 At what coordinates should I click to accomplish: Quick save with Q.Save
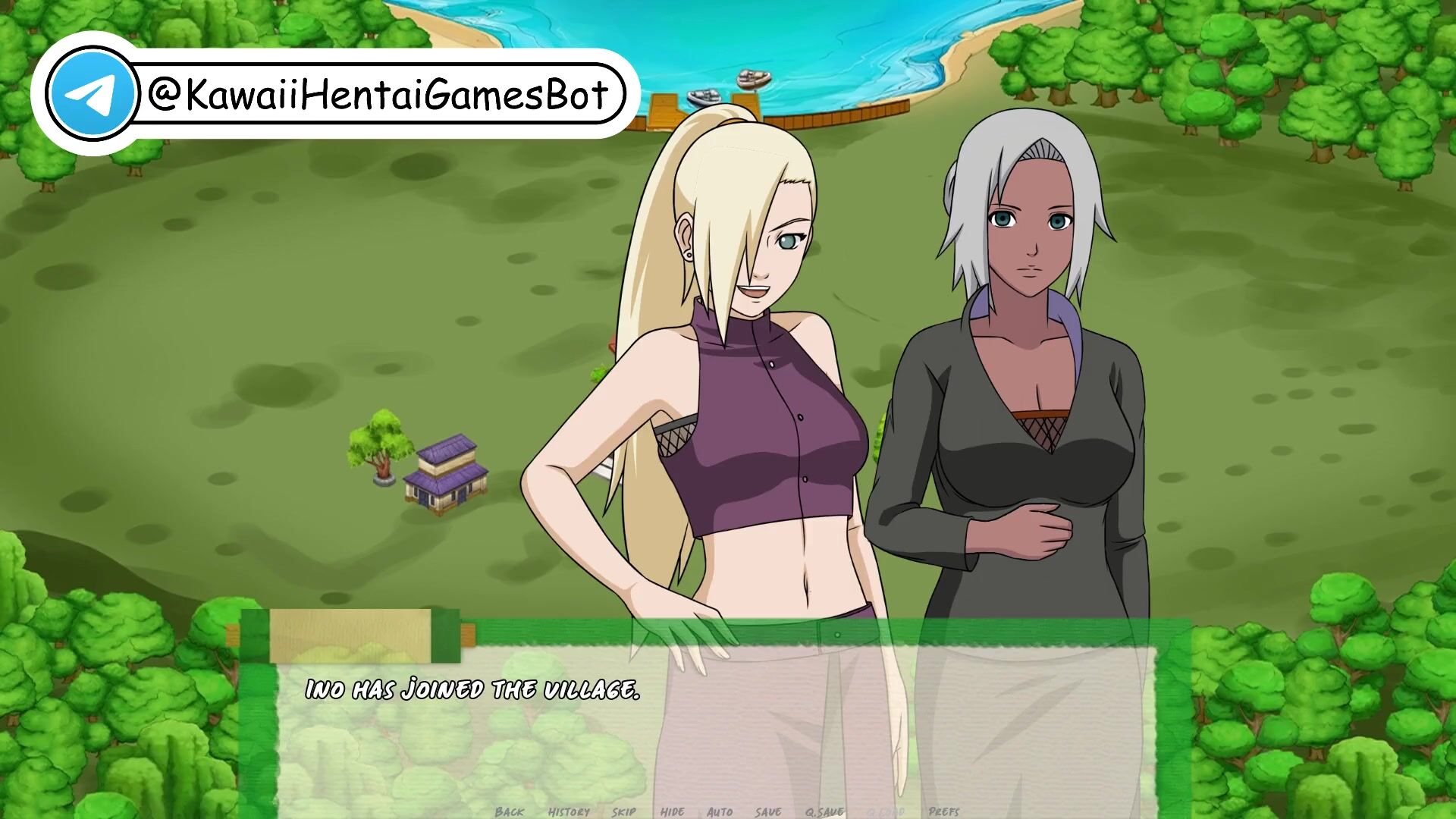[x=824, y=811]
